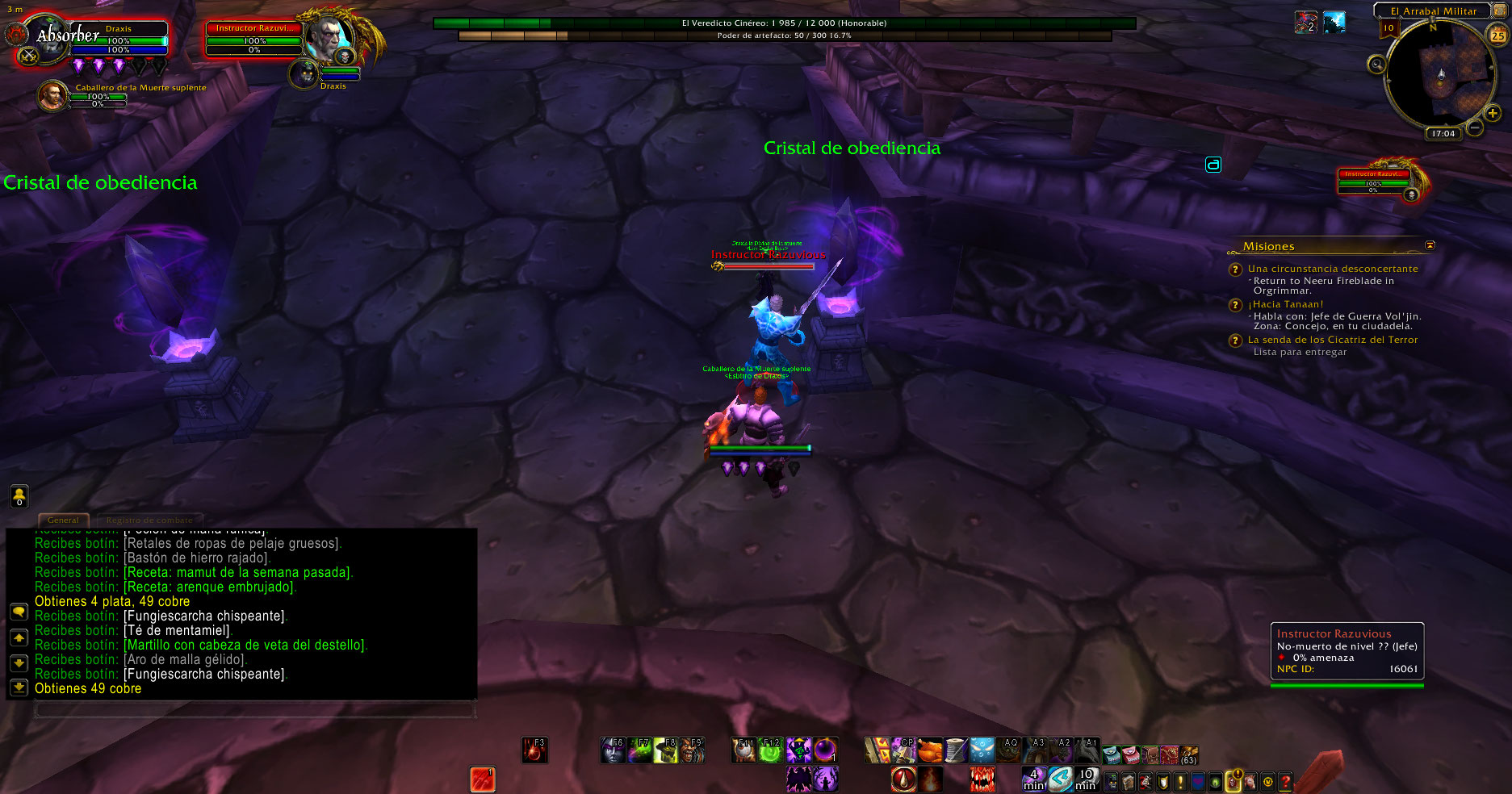This screenshot has height=794, width=1512.
Task: Collapse the Misiones objective tracker
Action: click(x=1430, y=245)
